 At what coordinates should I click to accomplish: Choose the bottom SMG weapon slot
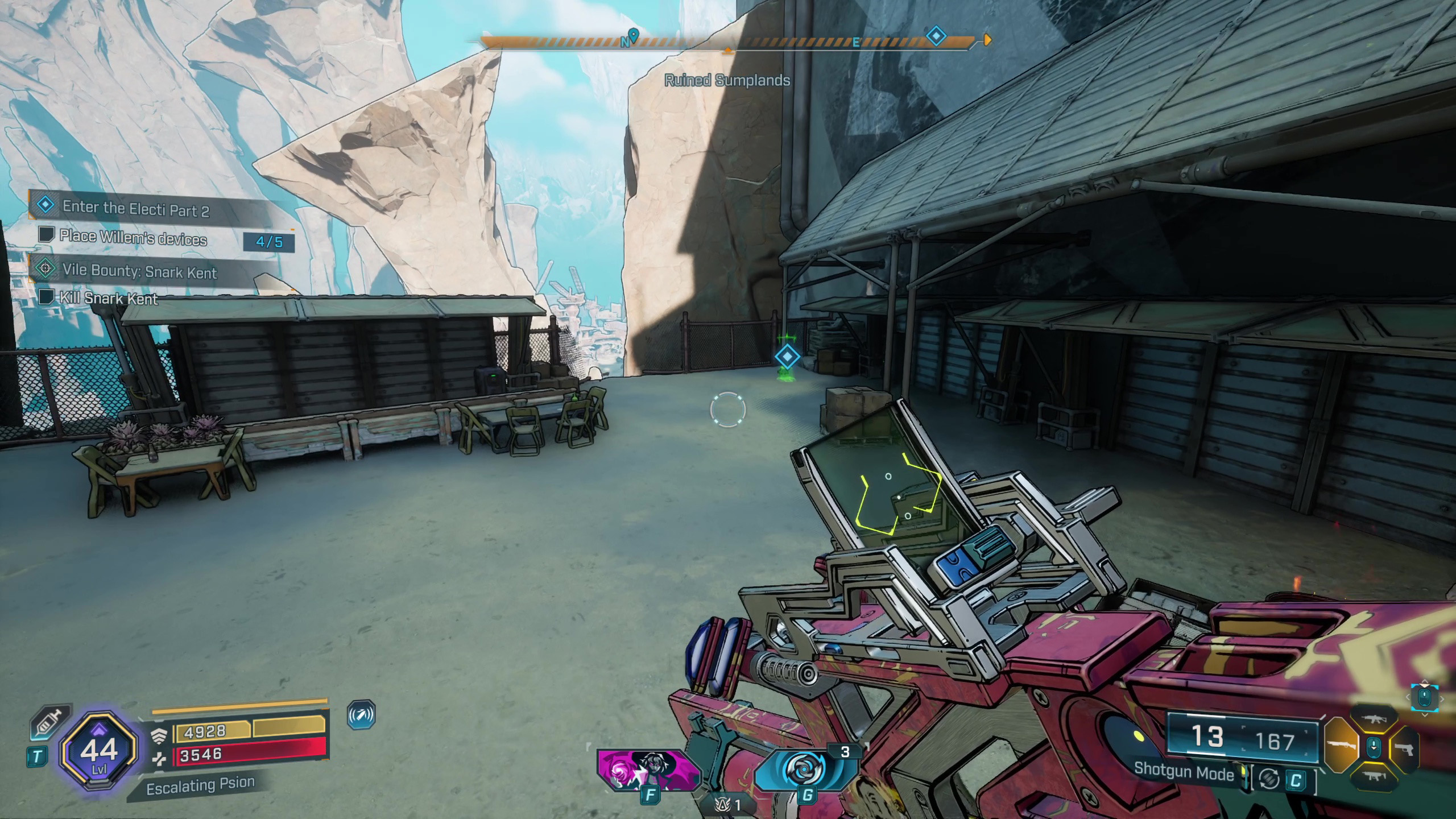(x=1374, y=775)
